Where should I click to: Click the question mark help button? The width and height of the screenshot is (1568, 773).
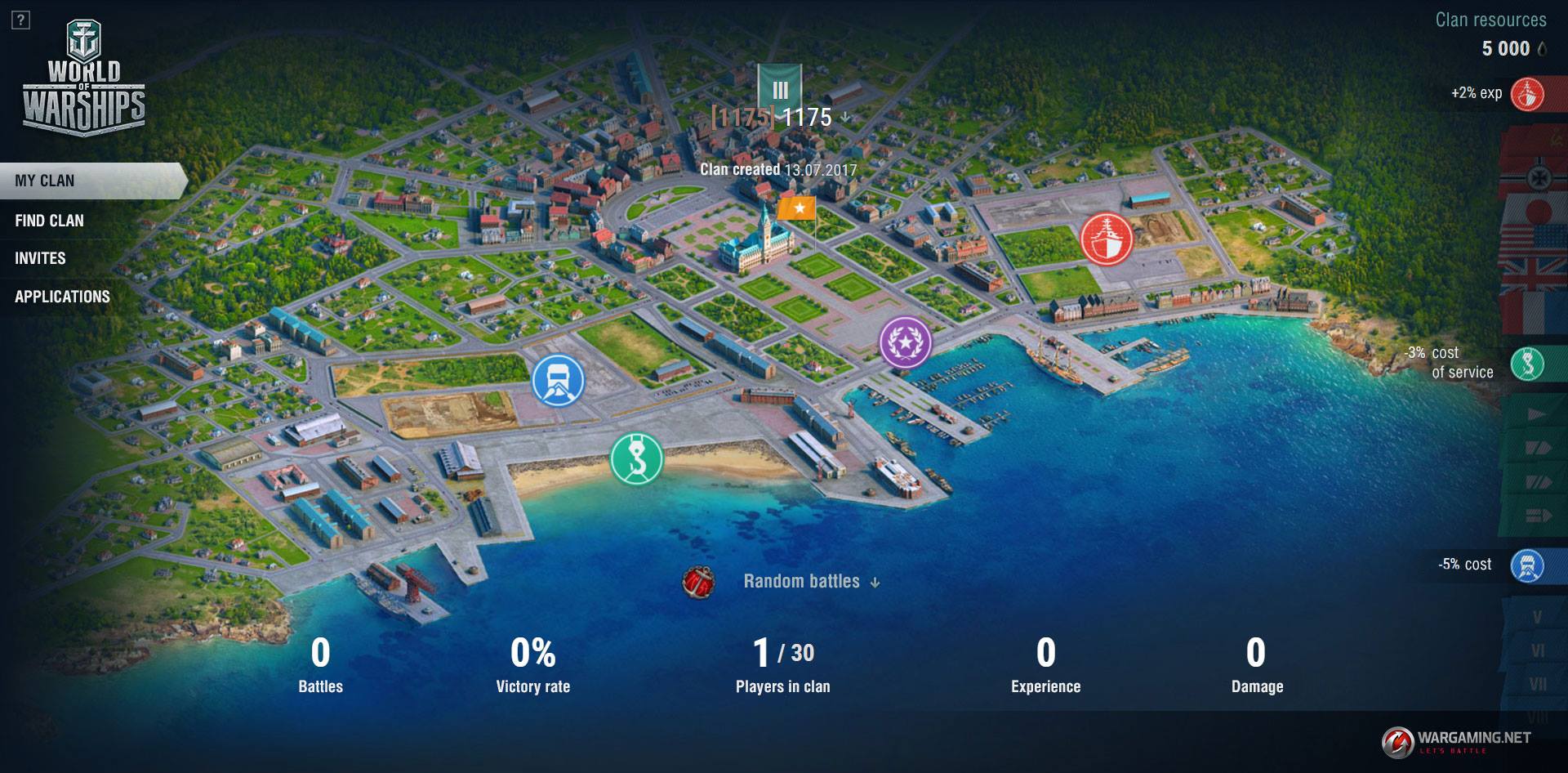21,20
